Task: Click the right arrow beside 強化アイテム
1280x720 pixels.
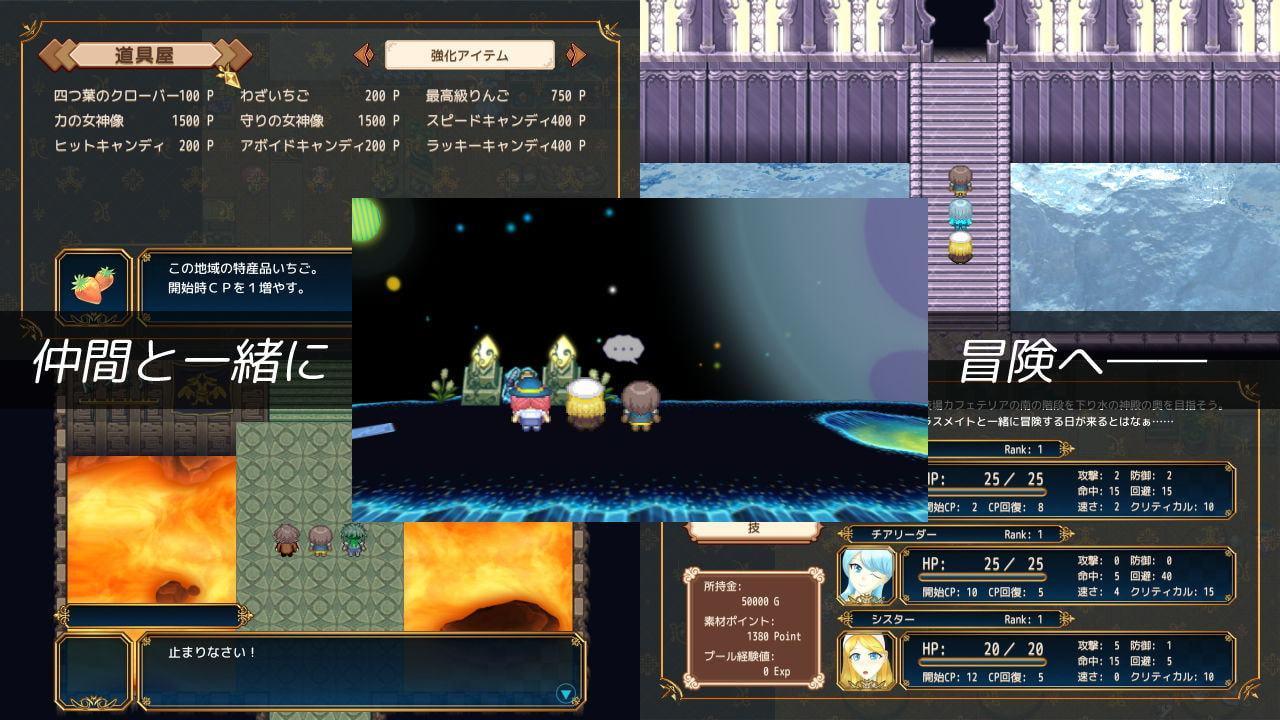Action: pyautogui.click(x=575, y=55)
